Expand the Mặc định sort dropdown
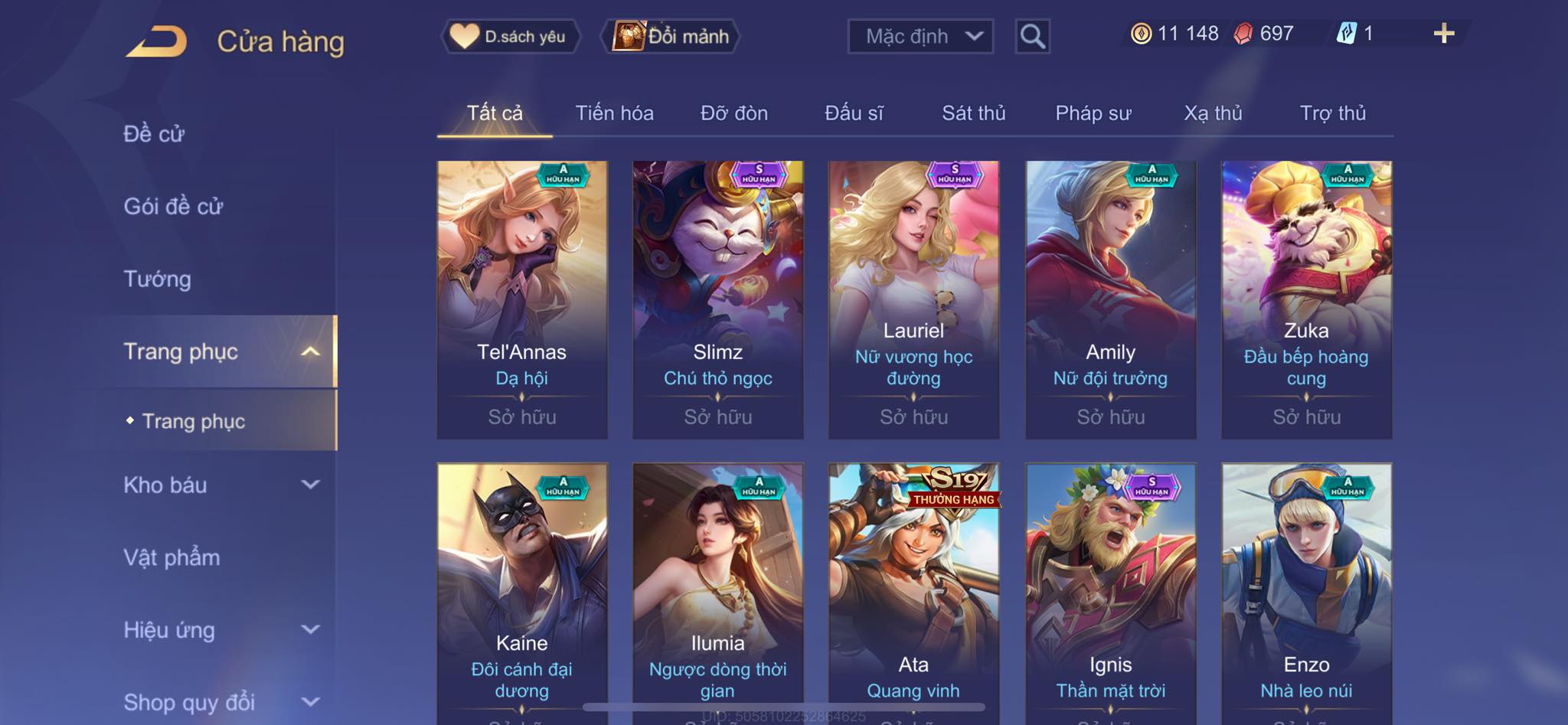This screenshot has width=1568, height=725. (x=920, y=36)
